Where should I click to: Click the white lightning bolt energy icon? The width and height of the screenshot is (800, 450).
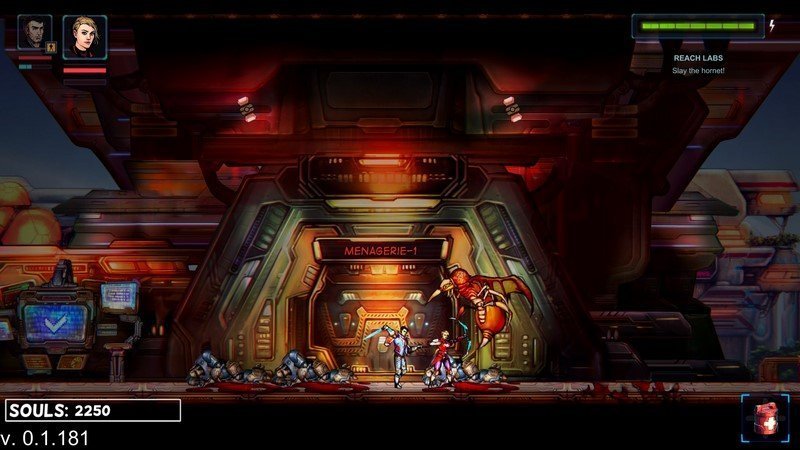click(771, 26)
